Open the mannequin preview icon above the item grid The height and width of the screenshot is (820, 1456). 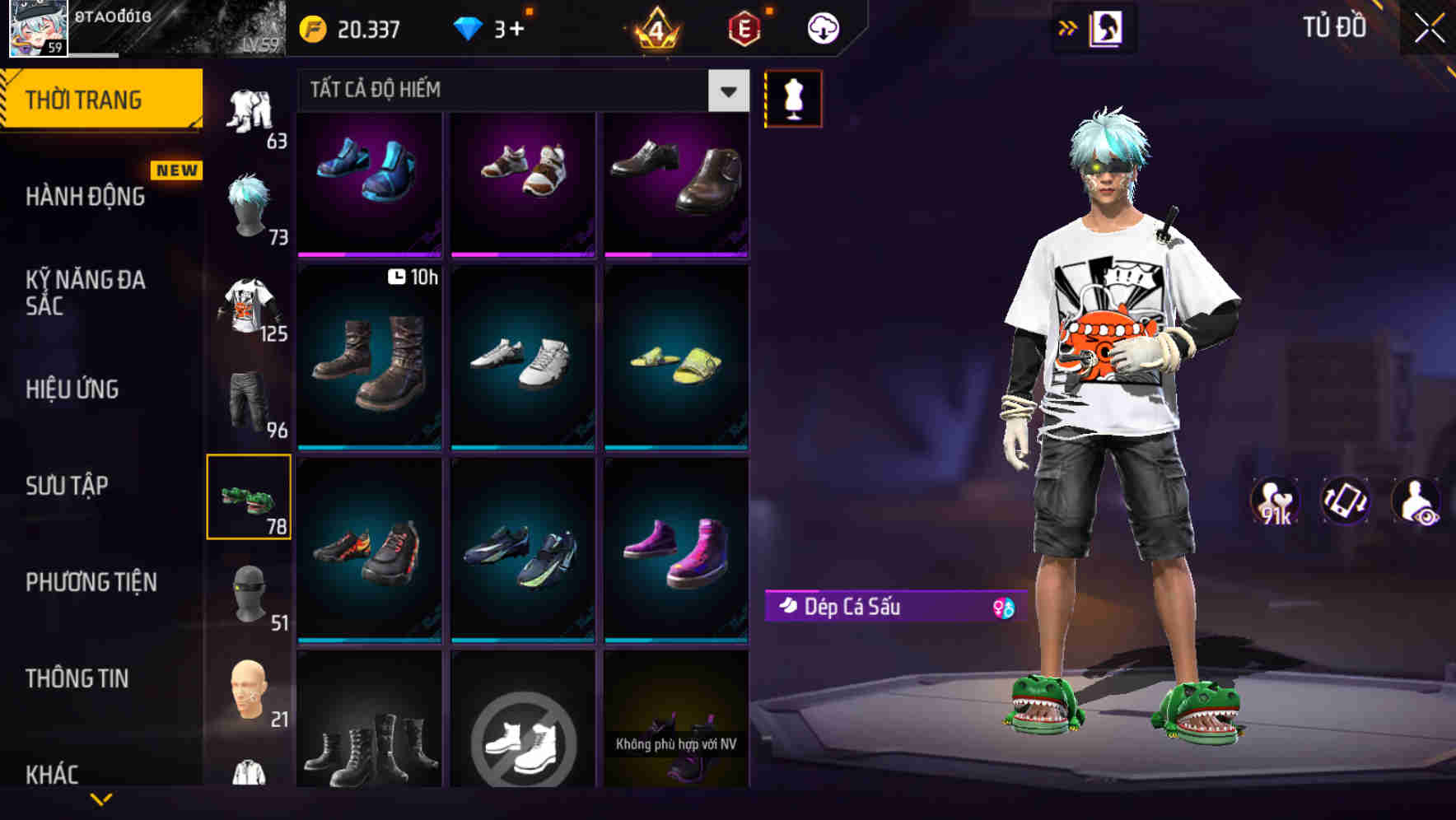click(x=793, y=99)
